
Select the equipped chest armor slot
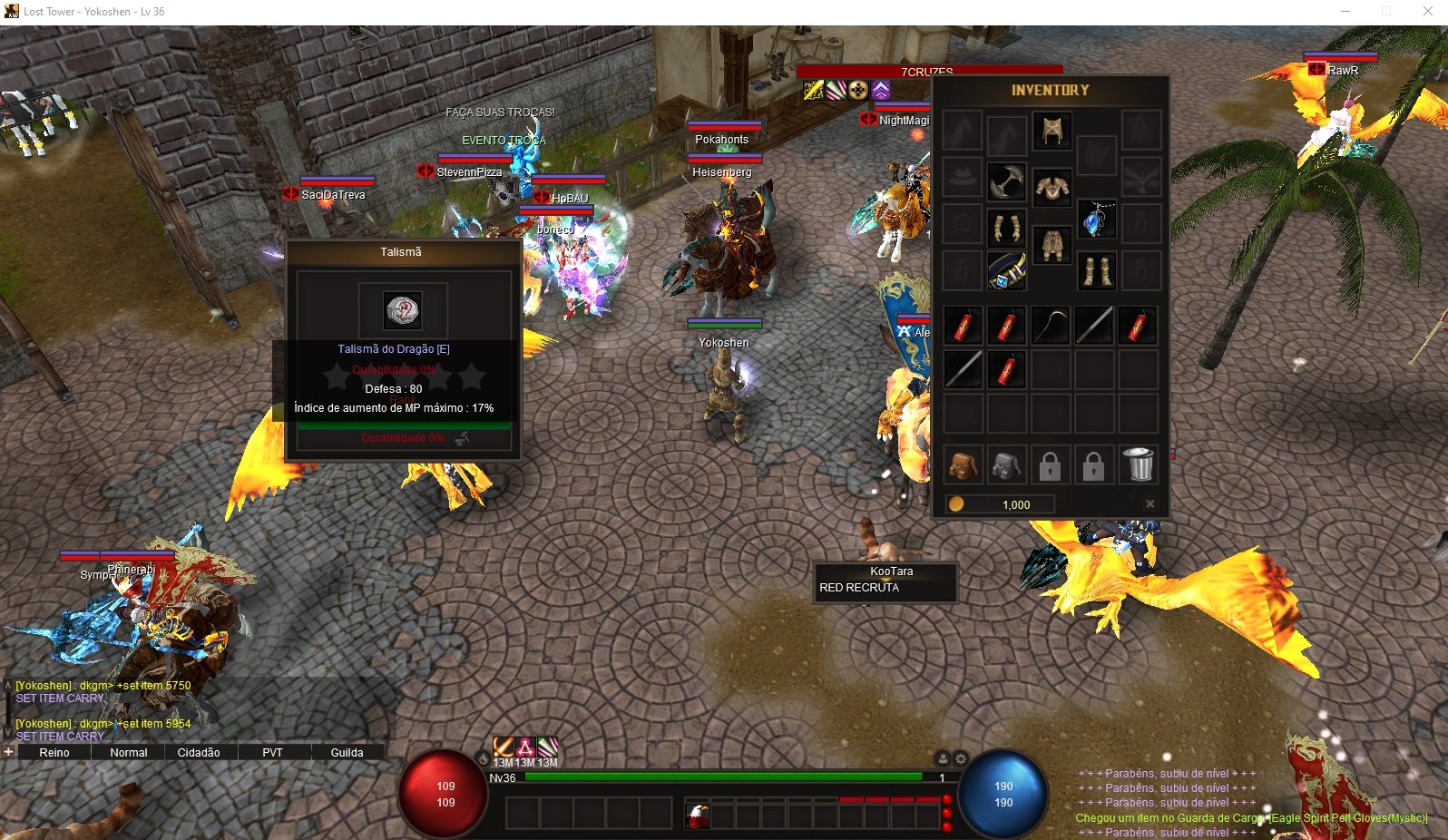point(1052,186)
